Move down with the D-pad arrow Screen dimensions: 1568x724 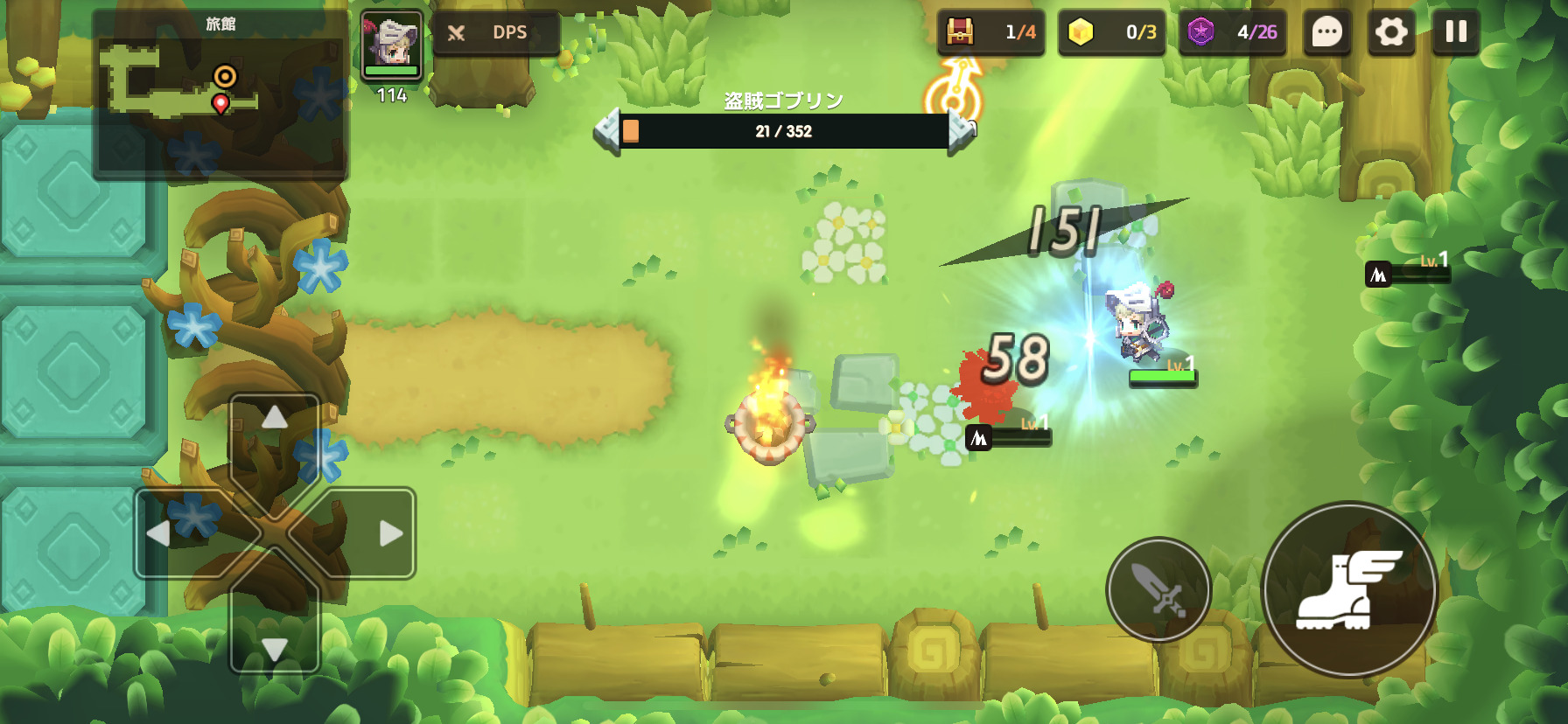275,648
